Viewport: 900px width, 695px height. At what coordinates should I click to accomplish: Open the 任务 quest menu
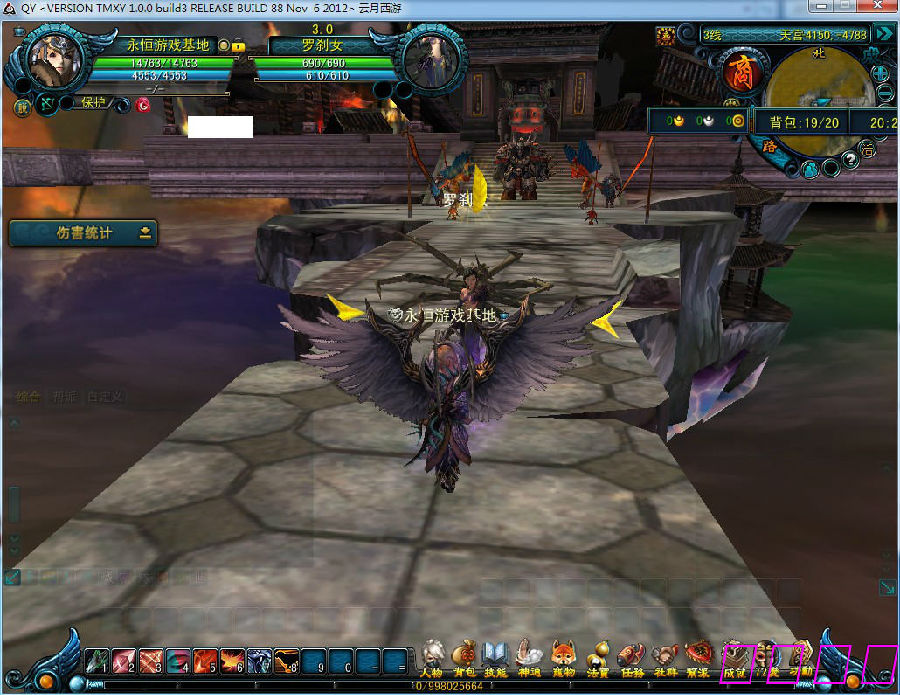[x=631, y=656]
